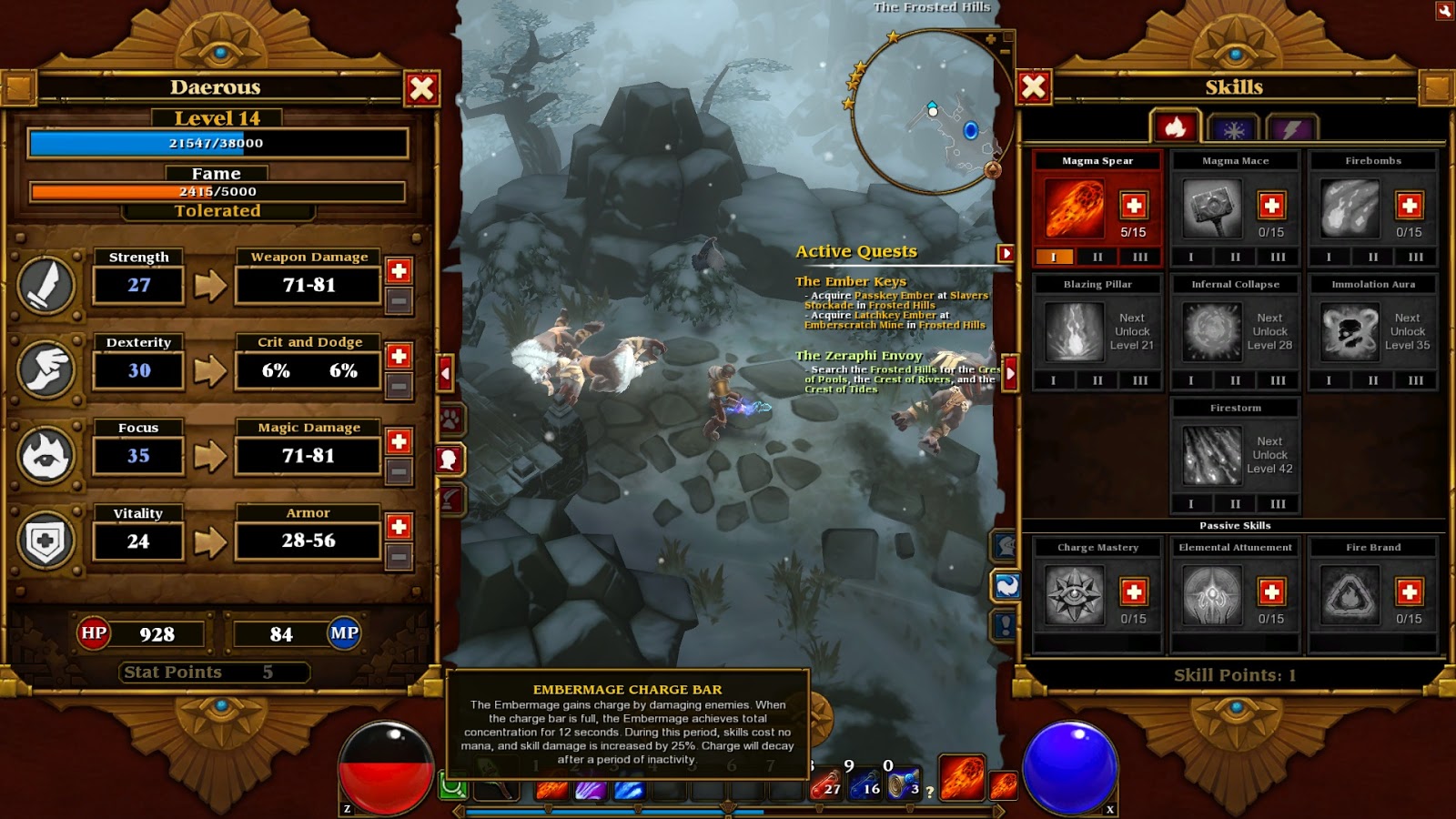Click the Elemental Attunement skill icon
Viewport: 1456px width, 819px height.
[x=1210, y=596]
